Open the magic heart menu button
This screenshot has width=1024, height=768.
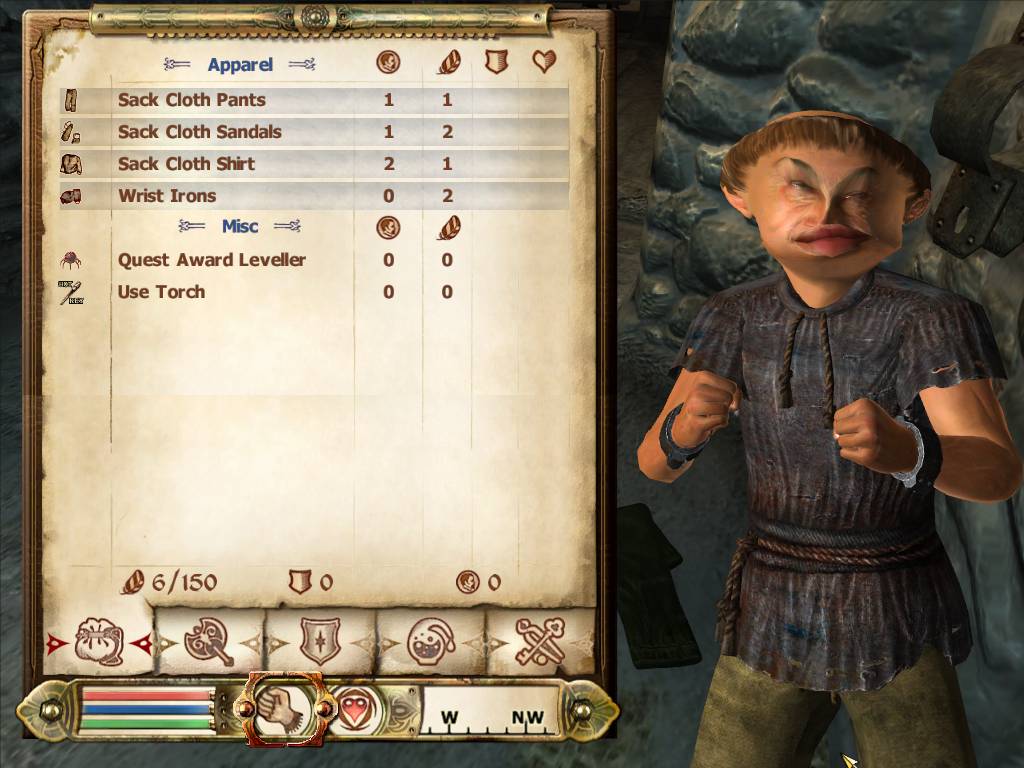click(351, 710)
